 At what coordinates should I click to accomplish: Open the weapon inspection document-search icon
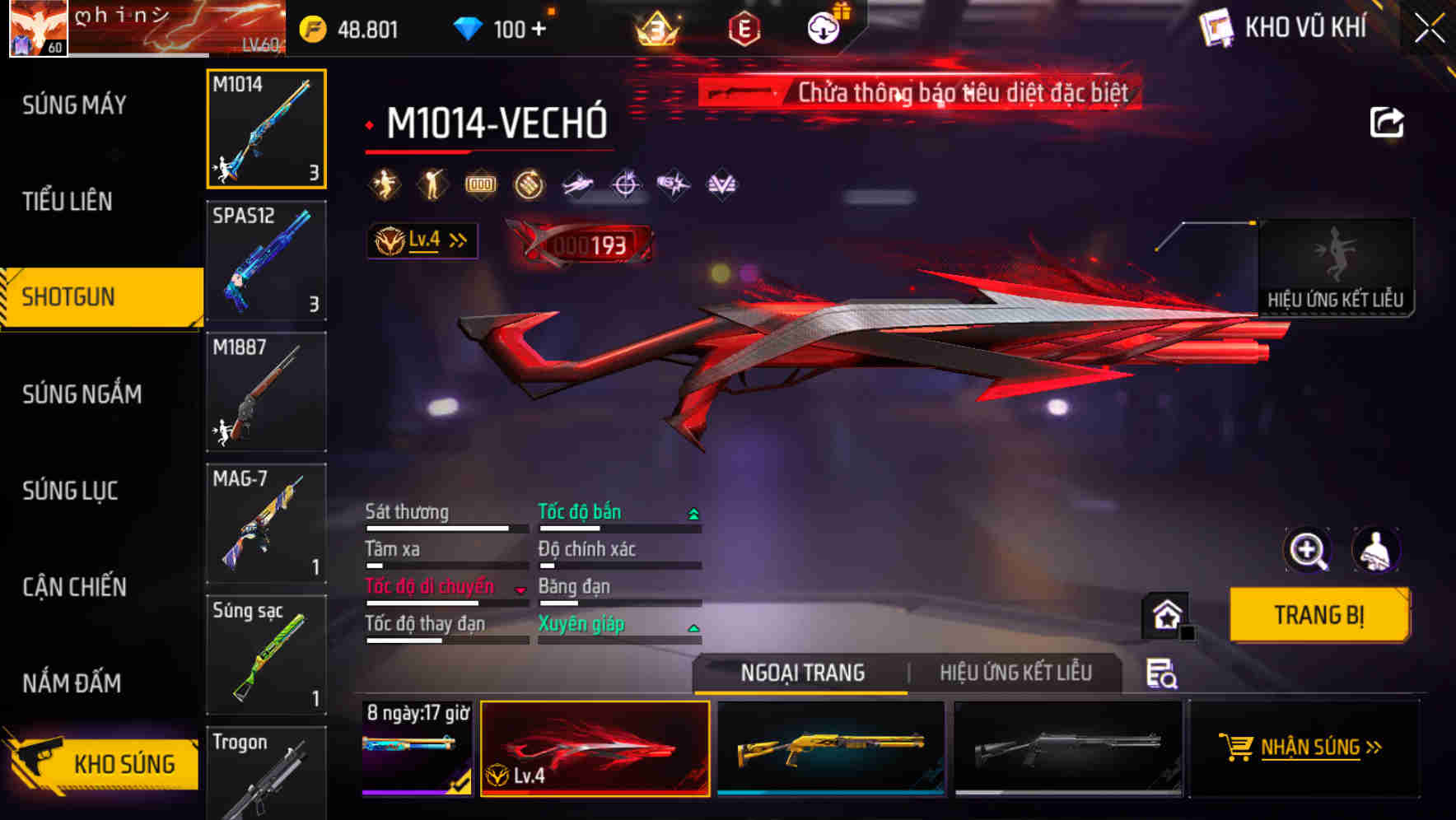pos(1164,673)
